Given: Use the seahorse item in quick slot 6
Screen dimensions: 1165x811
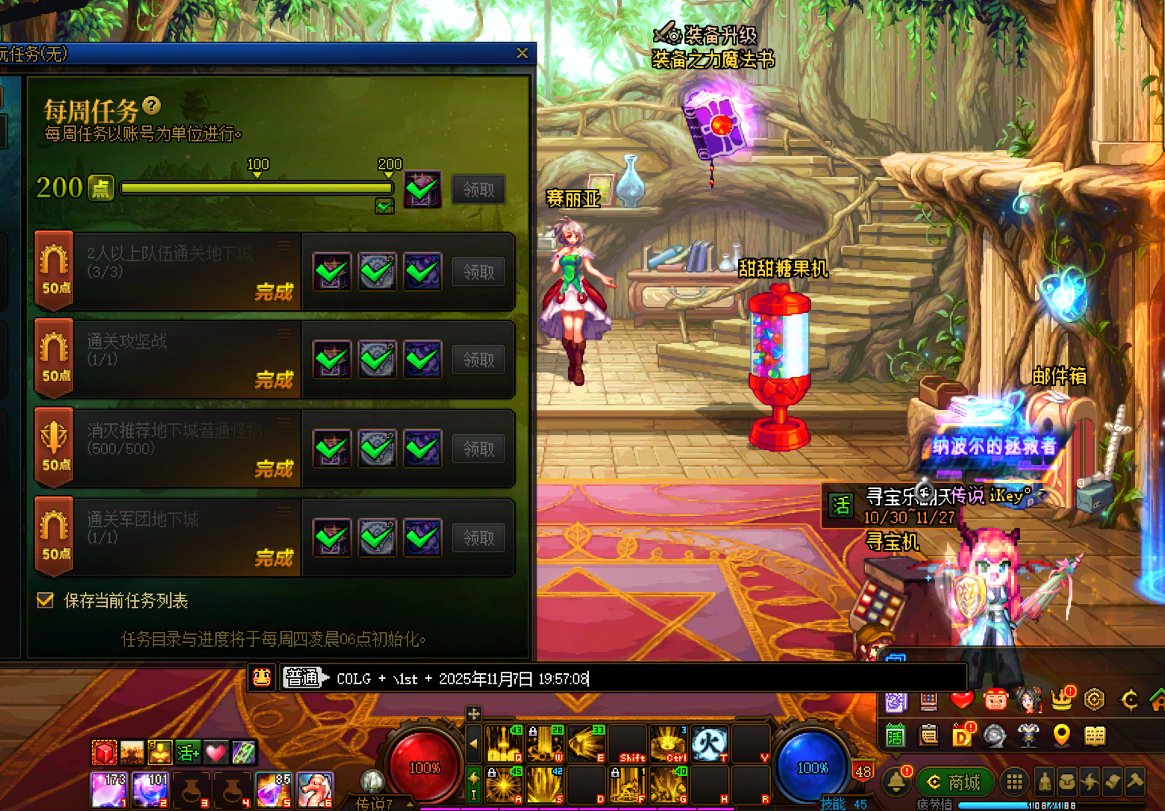Looking at the screenshot, I should [314, 789].
